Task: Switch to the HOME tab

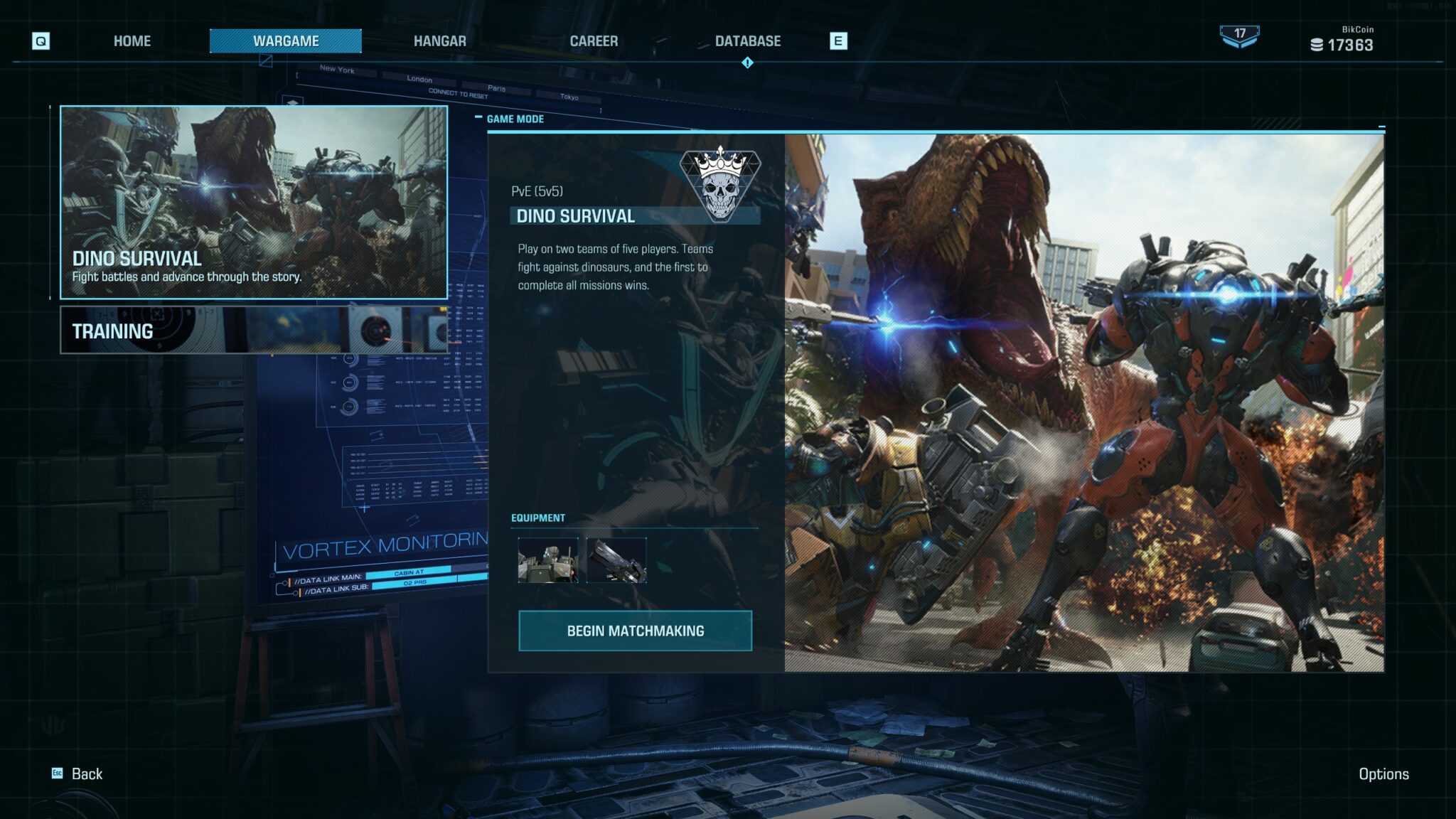Action: (132, 41)
